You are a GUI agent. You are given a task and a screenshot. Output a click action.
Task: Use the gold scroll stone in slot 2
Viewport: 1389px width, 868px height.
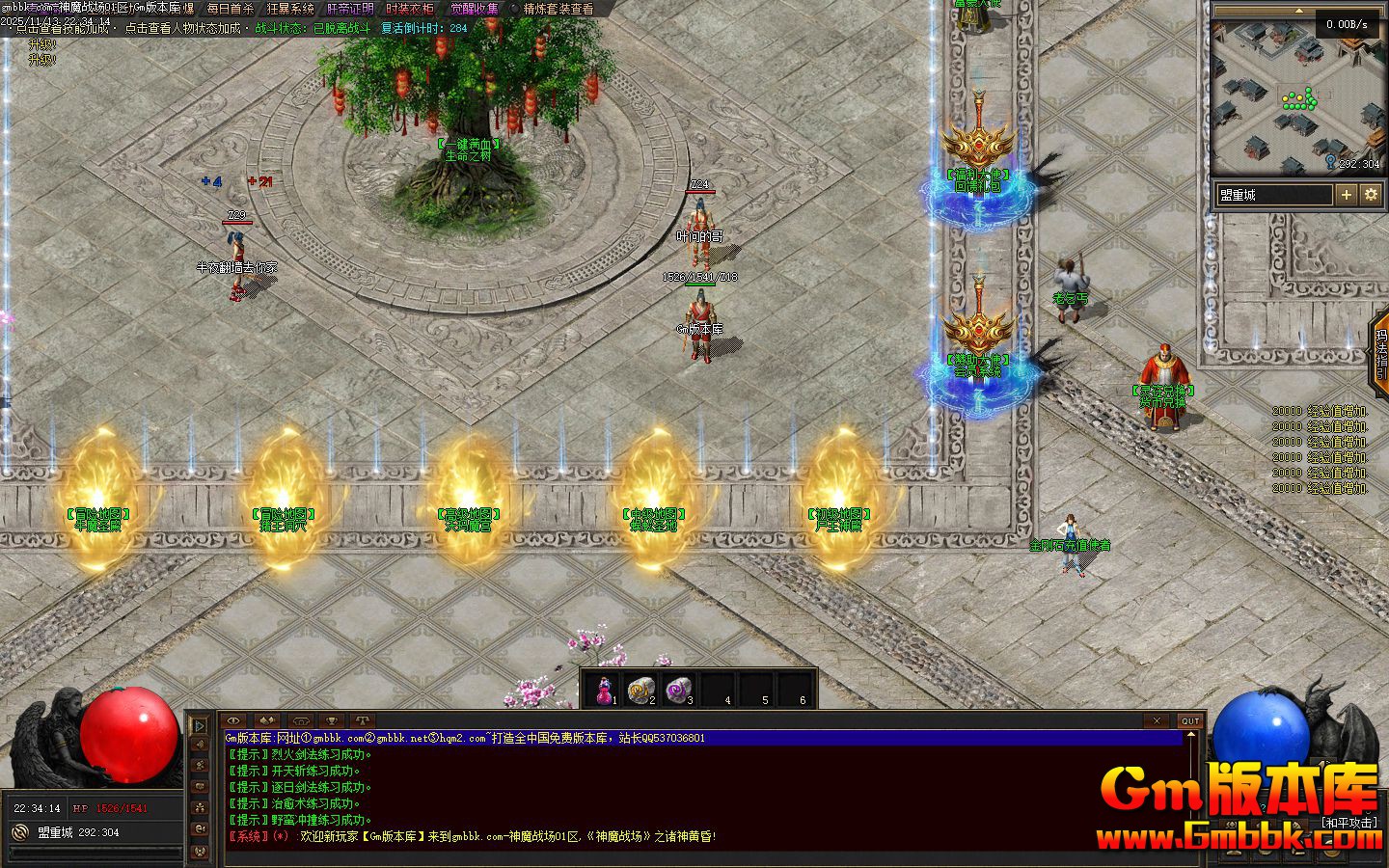641,690
